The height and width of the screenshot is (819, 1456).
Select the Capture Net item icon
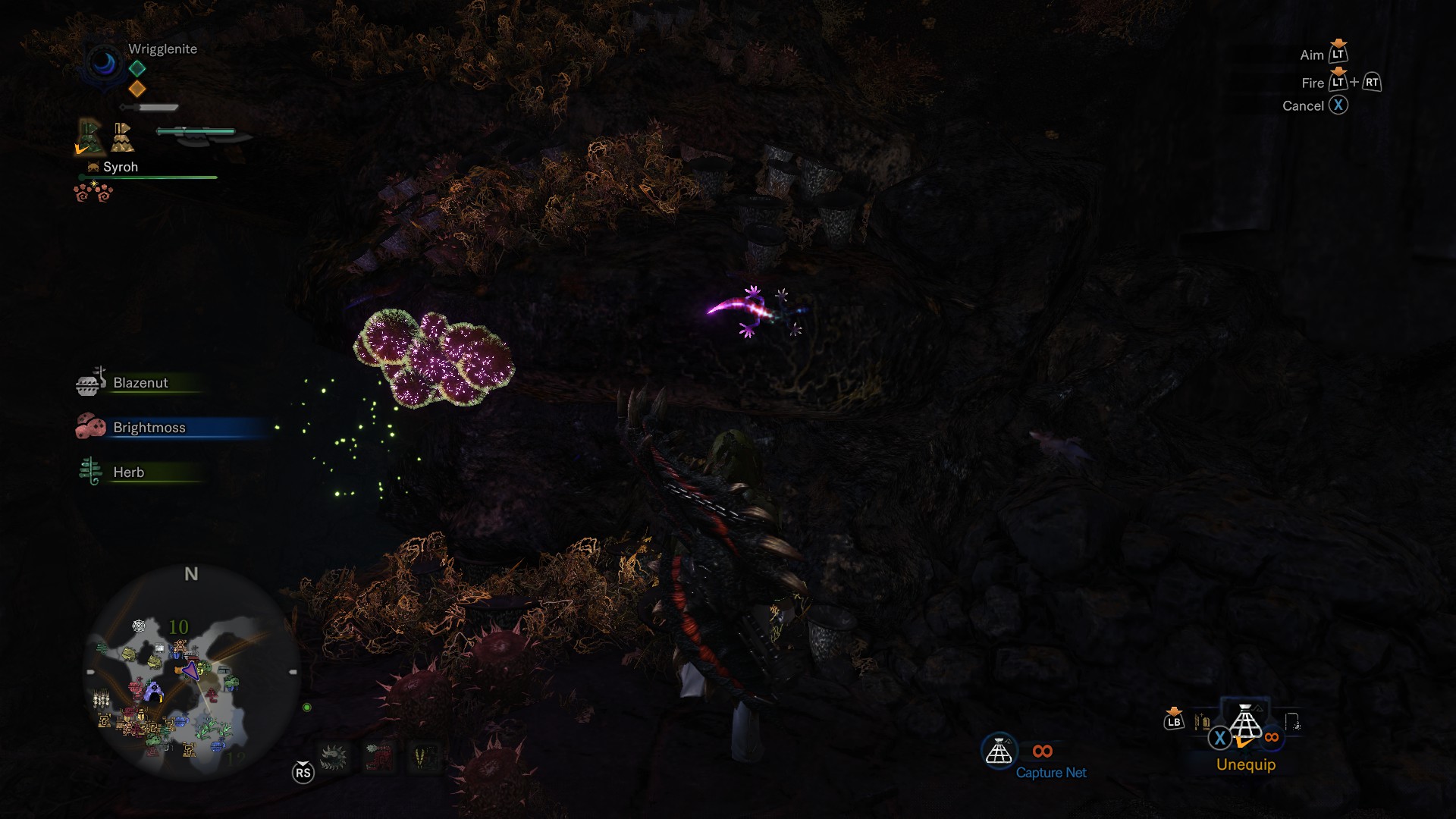tap(999, 752)
